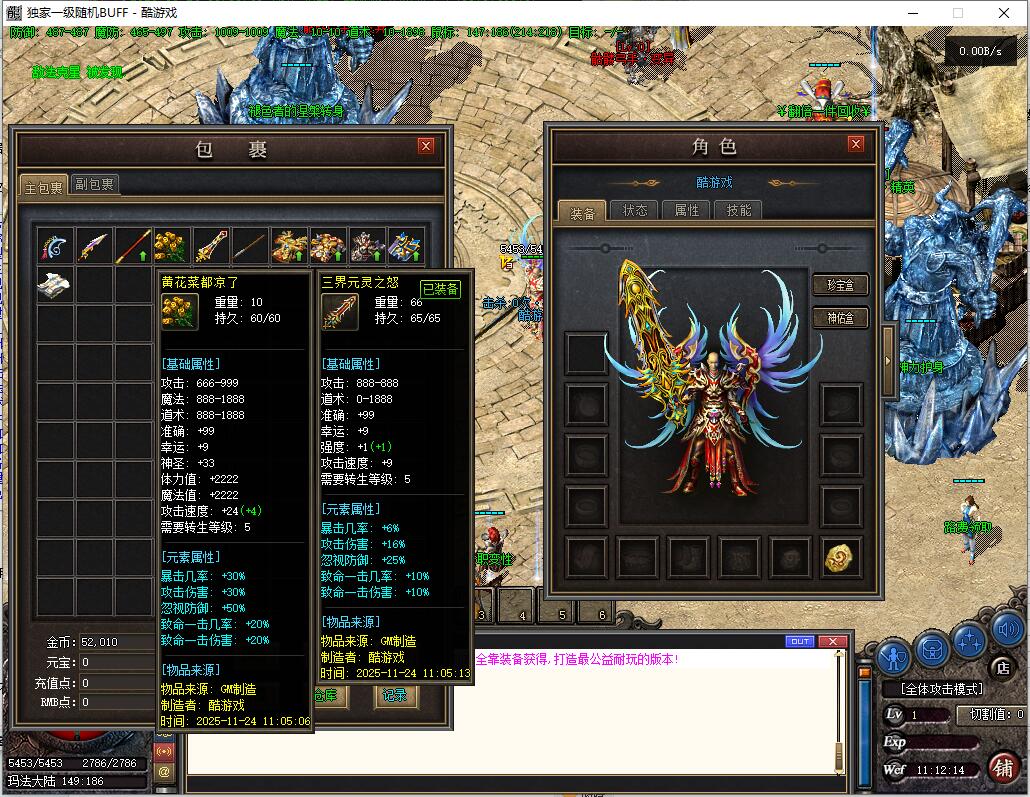Close the 角色 character window
This screenshot has height=797, width=1030.
(x=855, y=144)
